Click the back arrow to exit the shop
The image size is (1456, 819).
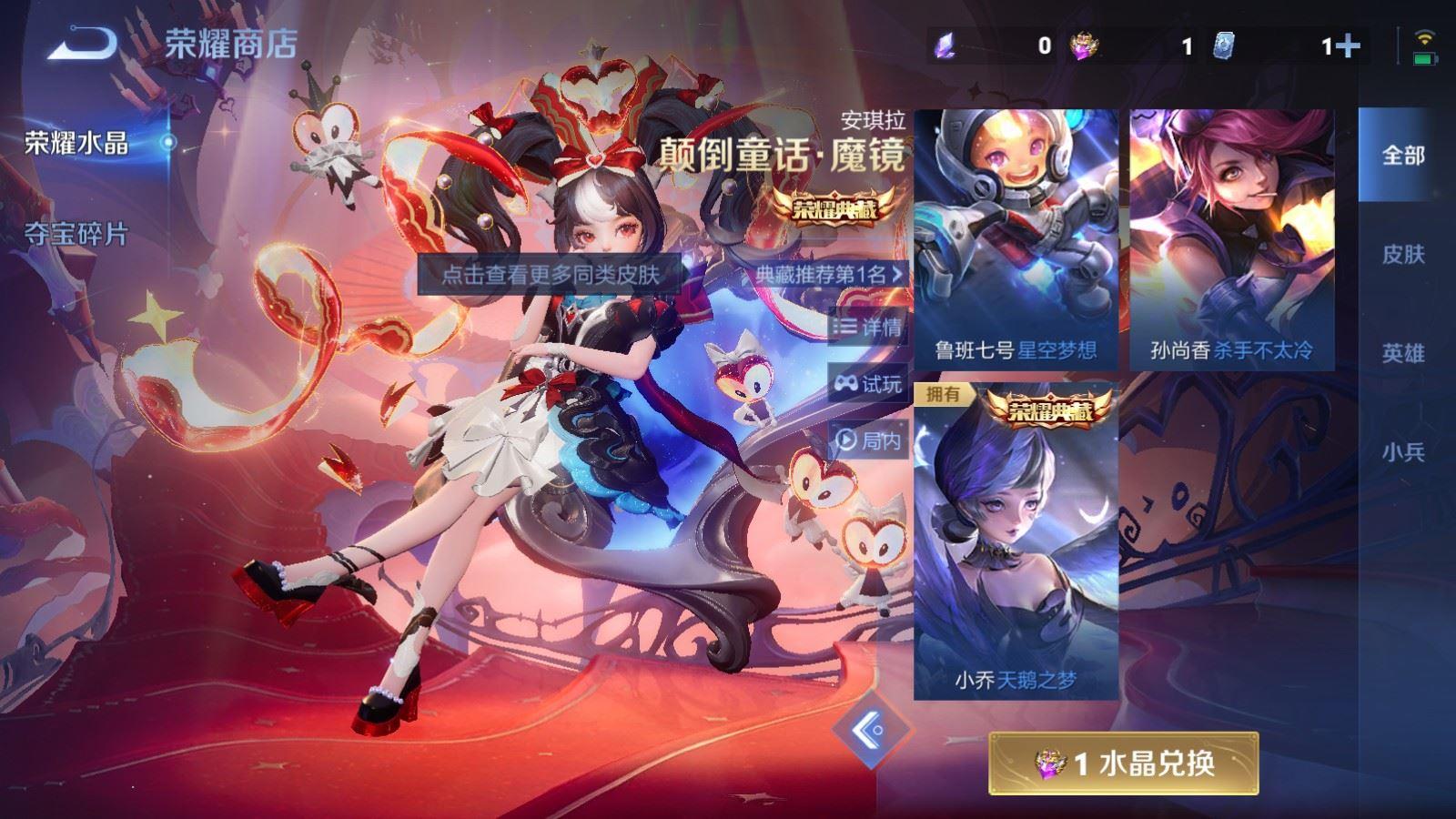tap(80, 41)
